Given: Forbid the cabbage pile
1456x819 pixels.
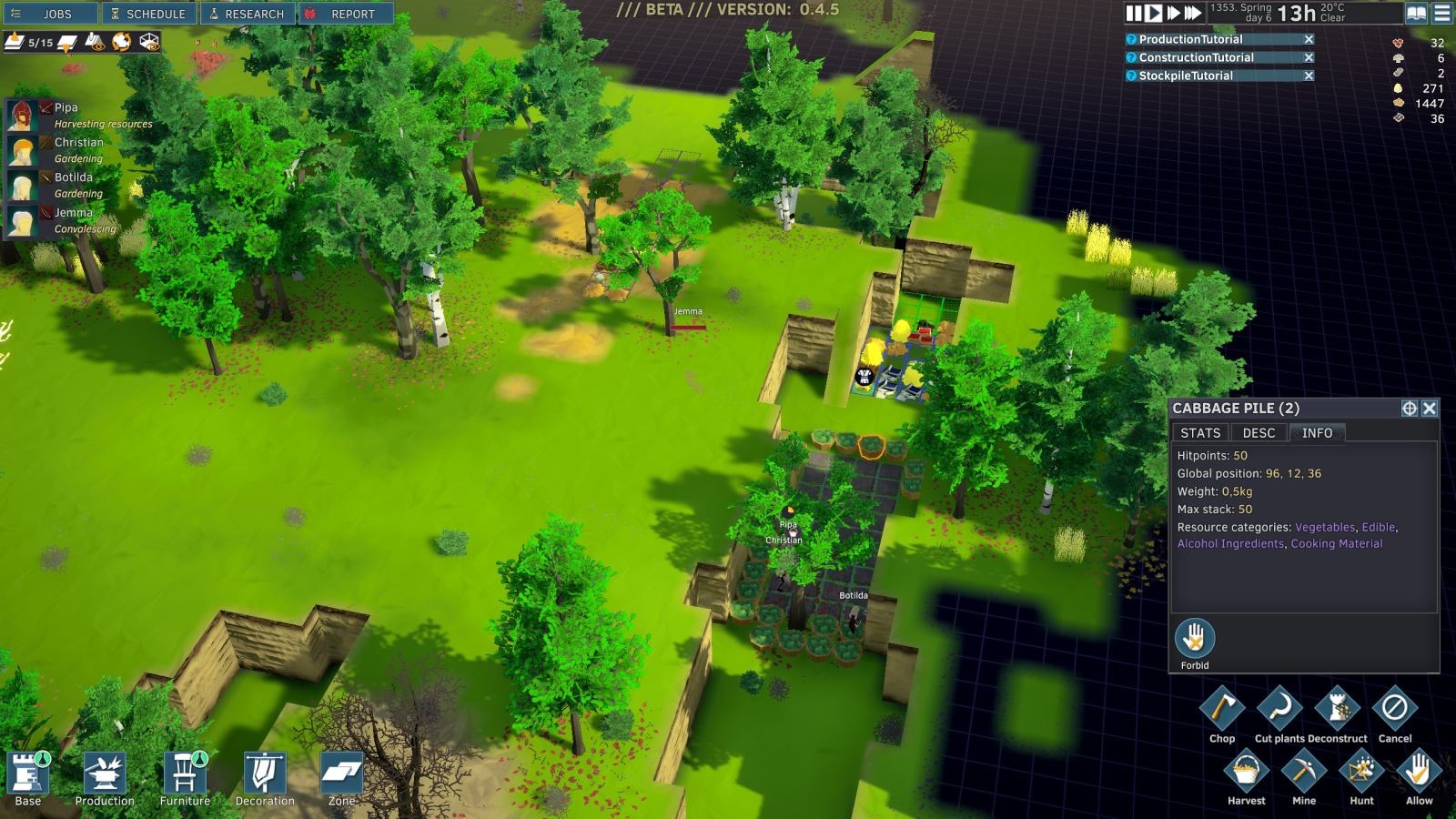Looking at the screenshot, I should pos(1195,639).
